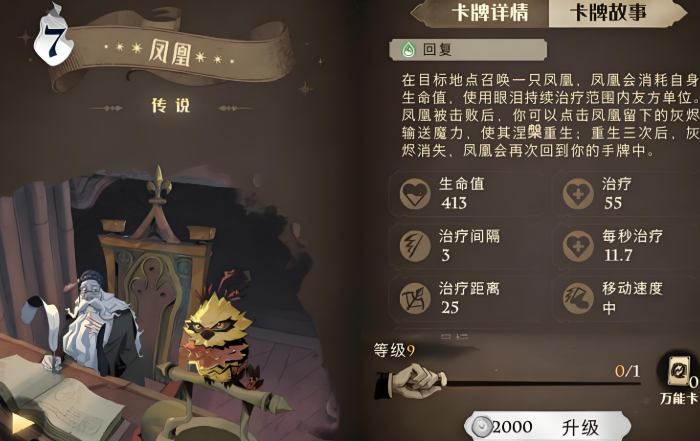Upgrade the card for 2000 coins
This screenshot has width=700, height=441.
pyautogui.click(x=548, y=426)
